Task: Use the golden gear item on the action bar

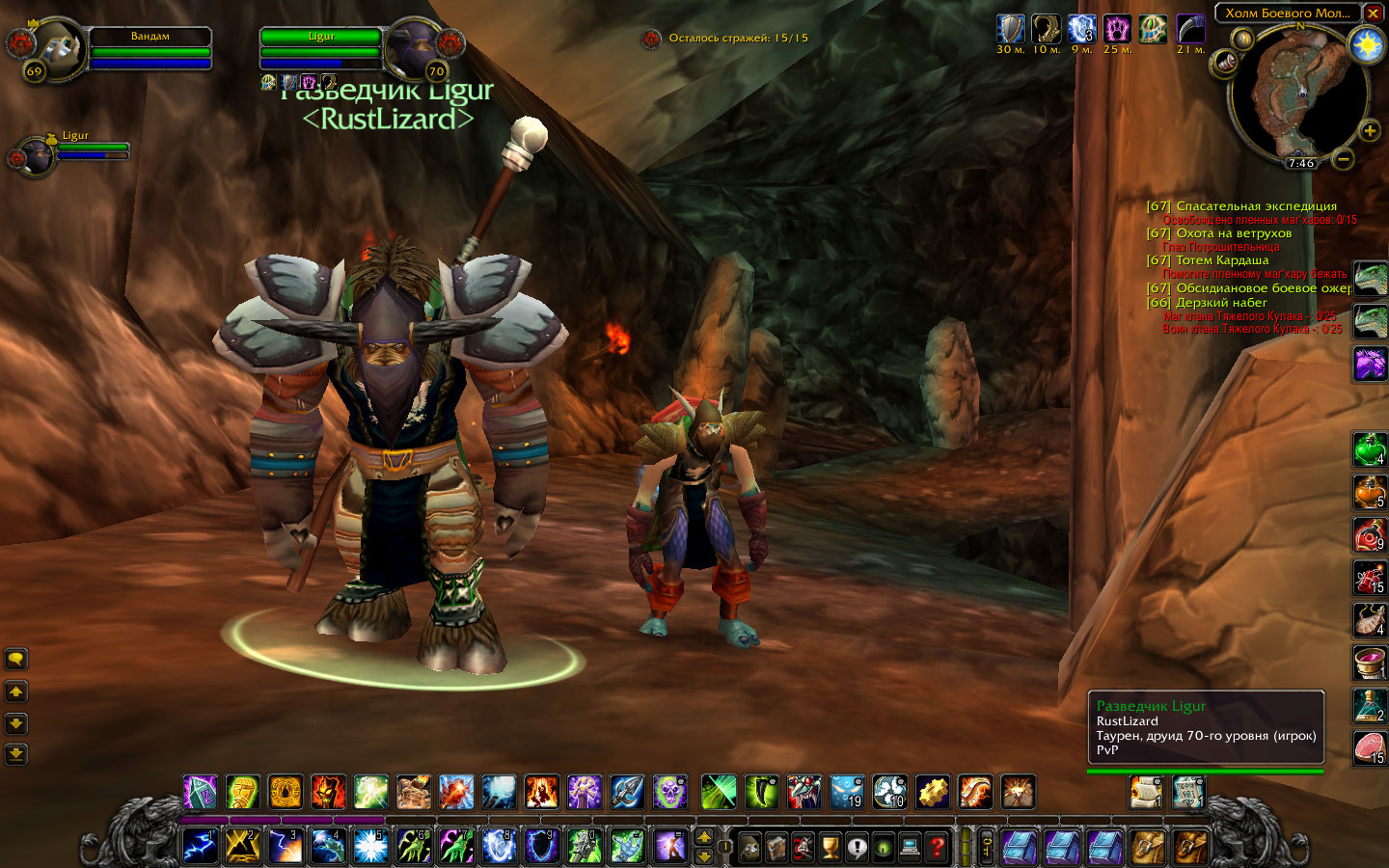Action: 933,793
